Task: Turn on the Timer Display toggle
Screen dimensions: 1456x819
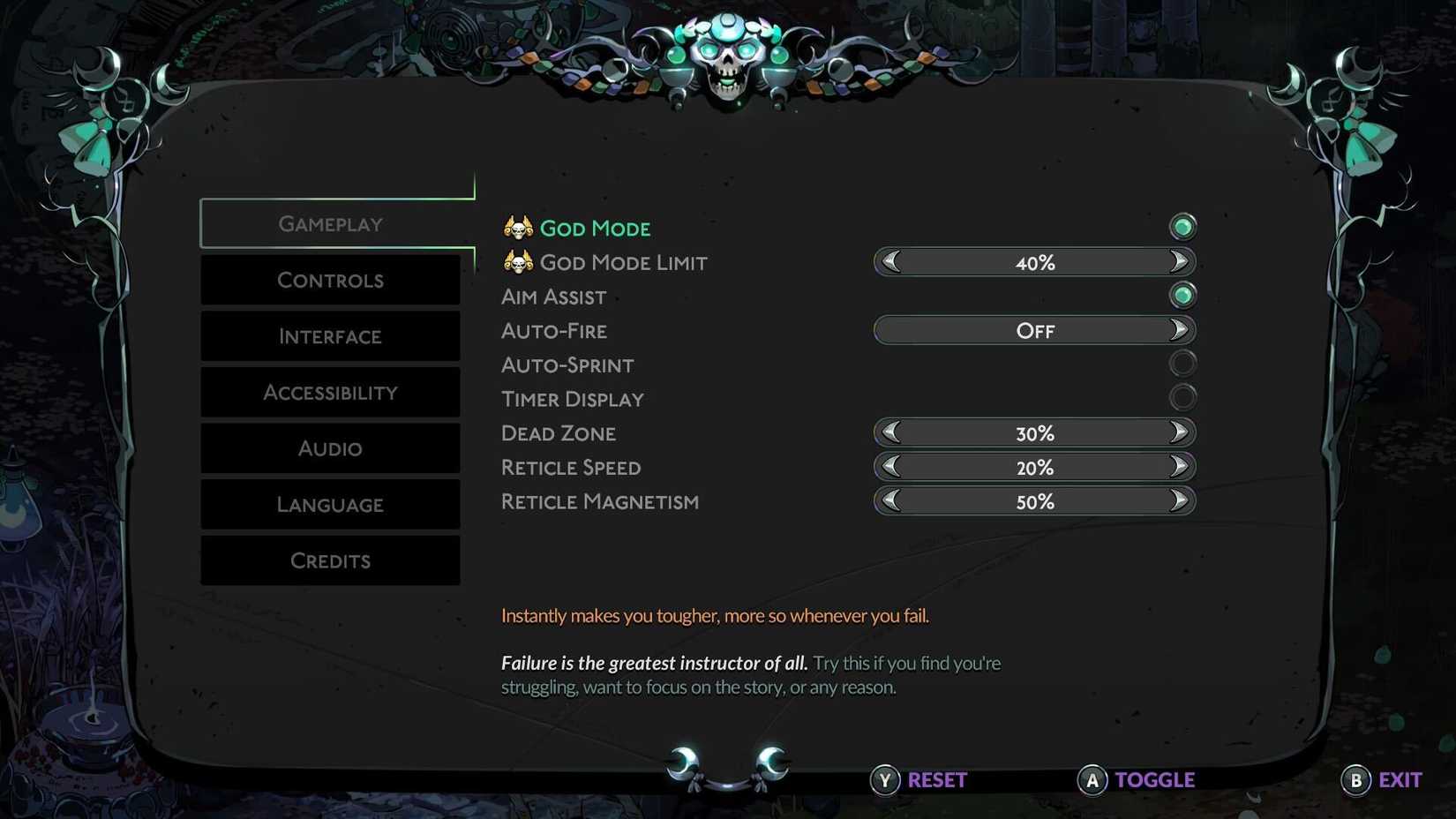Action: 1182,397
